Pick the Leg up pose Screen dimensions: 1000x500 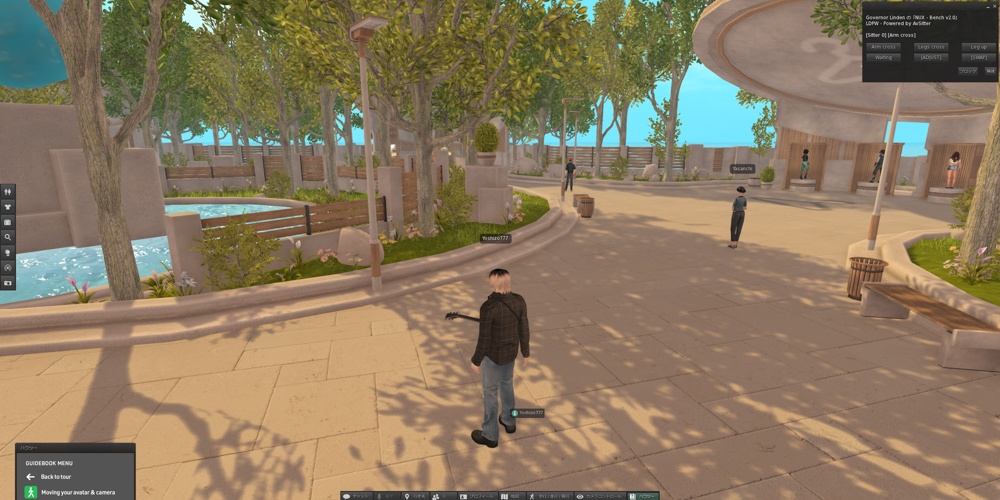[978, 47]
